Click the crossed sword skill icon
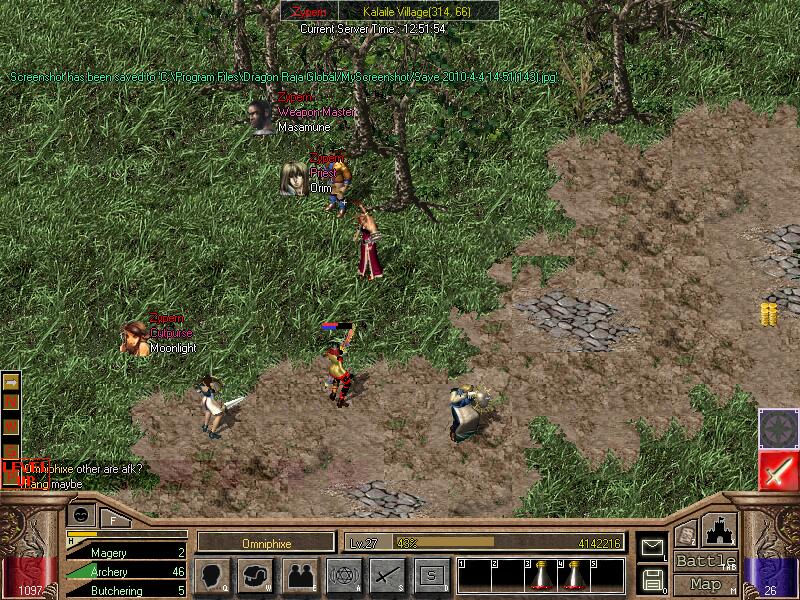Image resolution: width=800 pixels, height=600 pixels. point(387,575)
